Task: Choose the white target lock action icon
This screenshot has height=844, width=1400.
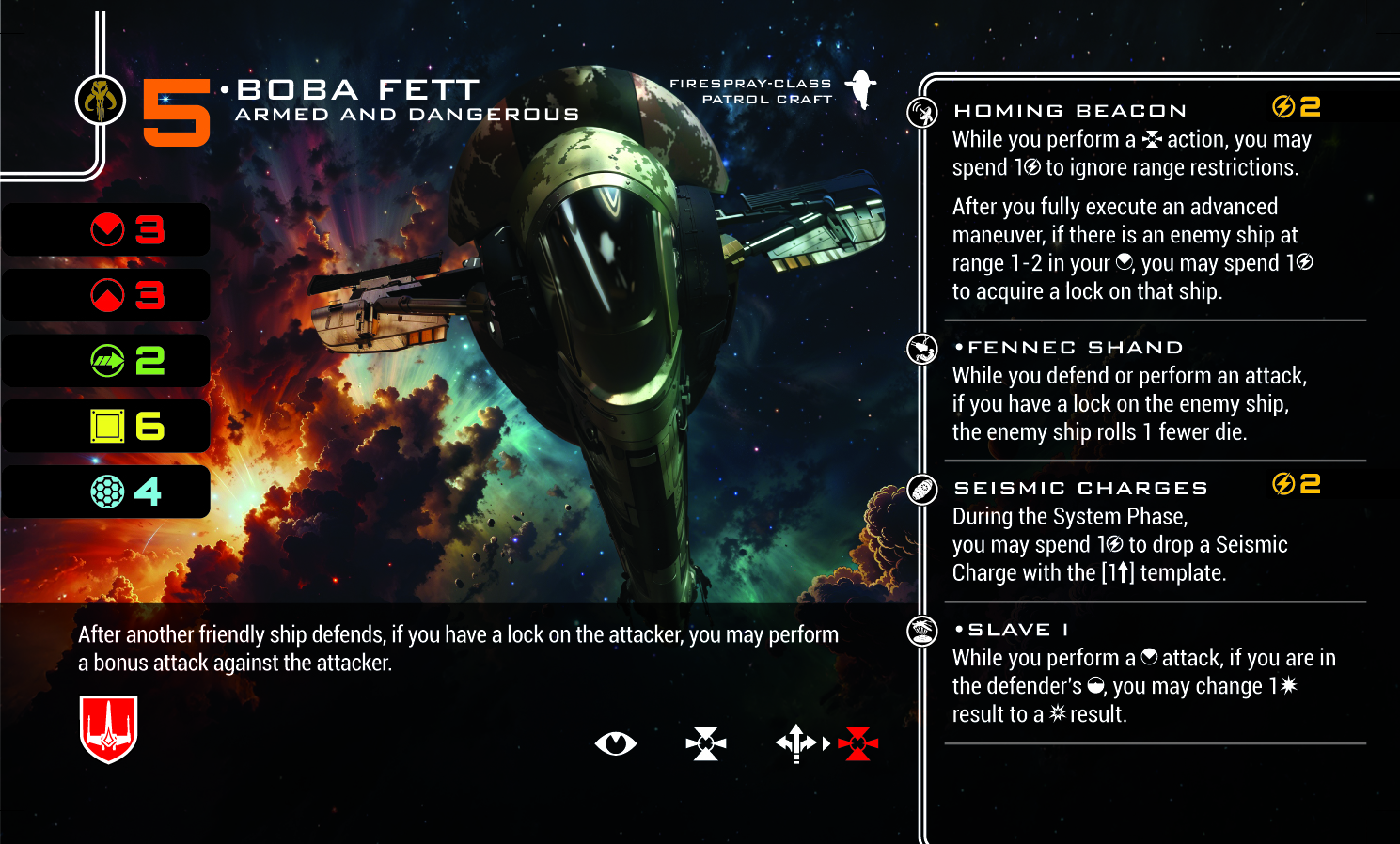Action: pyautogui.click(x=706, y=743)
